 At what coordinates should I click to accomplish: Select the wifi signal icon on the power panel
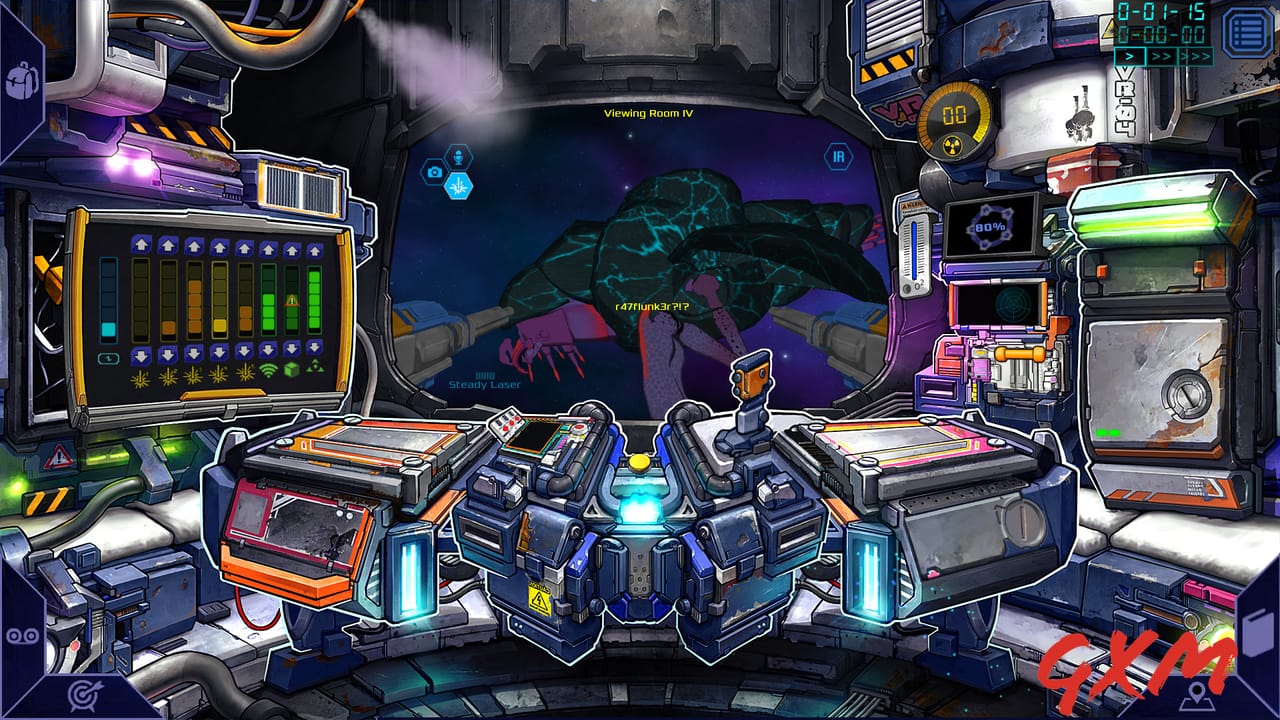point(268,372)
